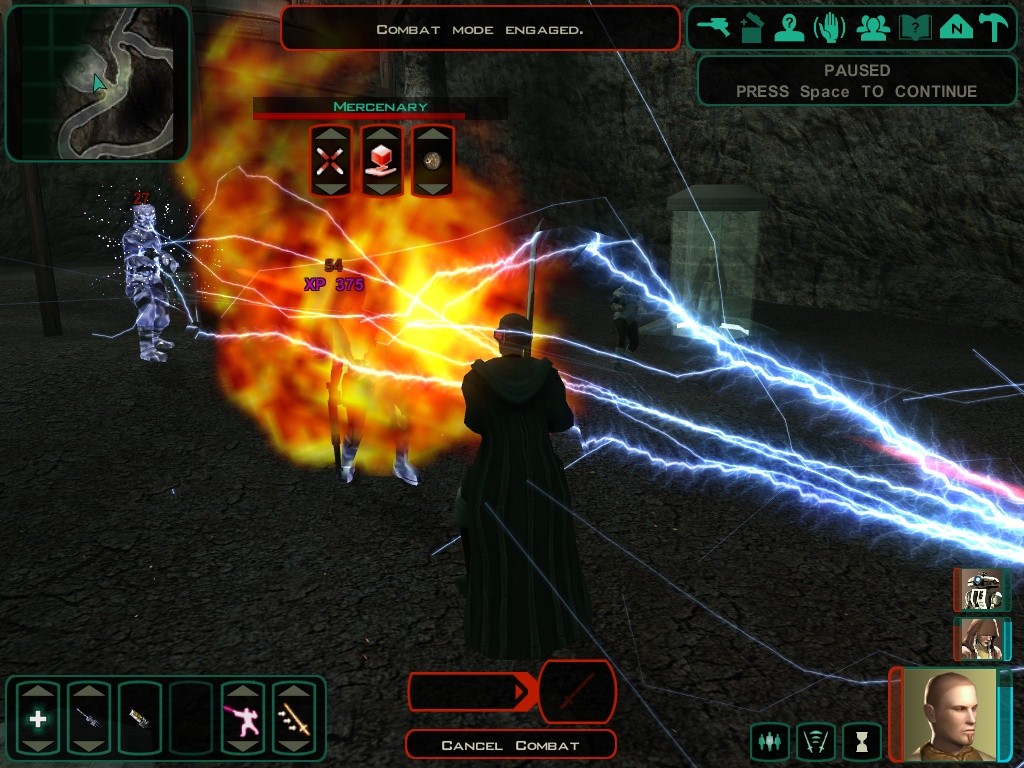1024x768 pixels.
Task: Select the red cube action on Mercenary
Action: (381, 161)
